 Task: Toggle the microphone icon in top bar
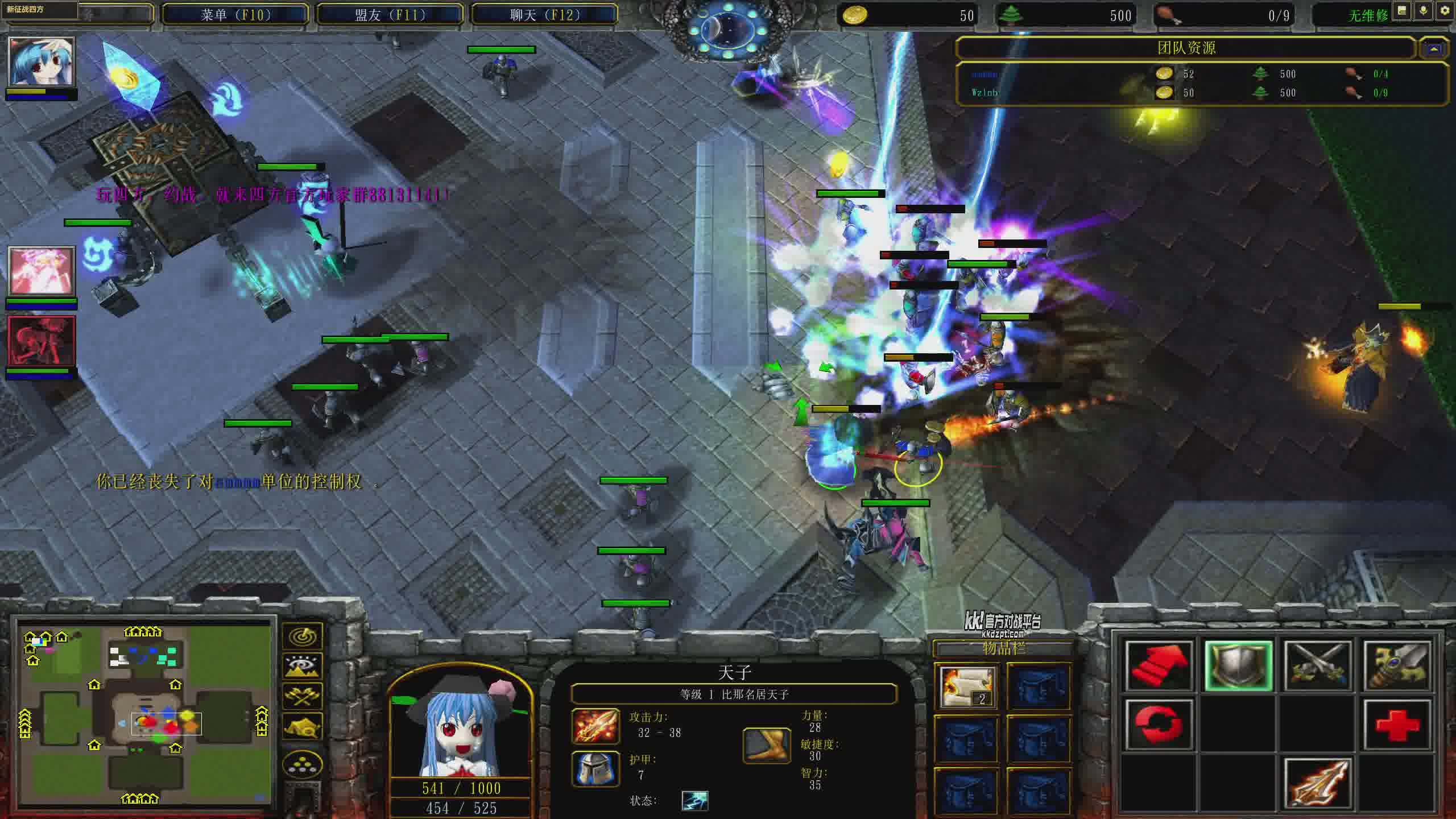coord(1424,11)
